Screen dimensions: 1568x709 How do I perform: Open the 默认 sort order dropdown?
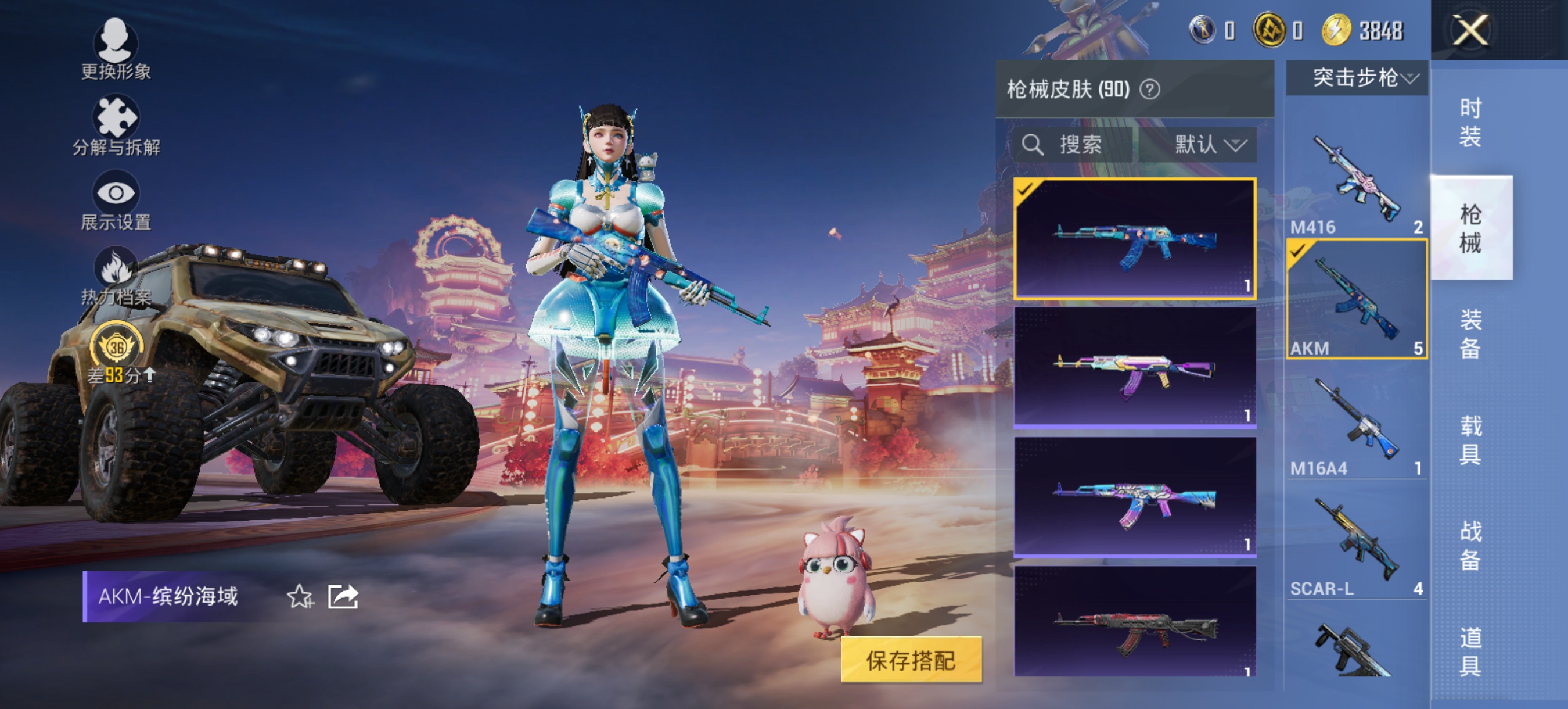tap(1210, 145)
